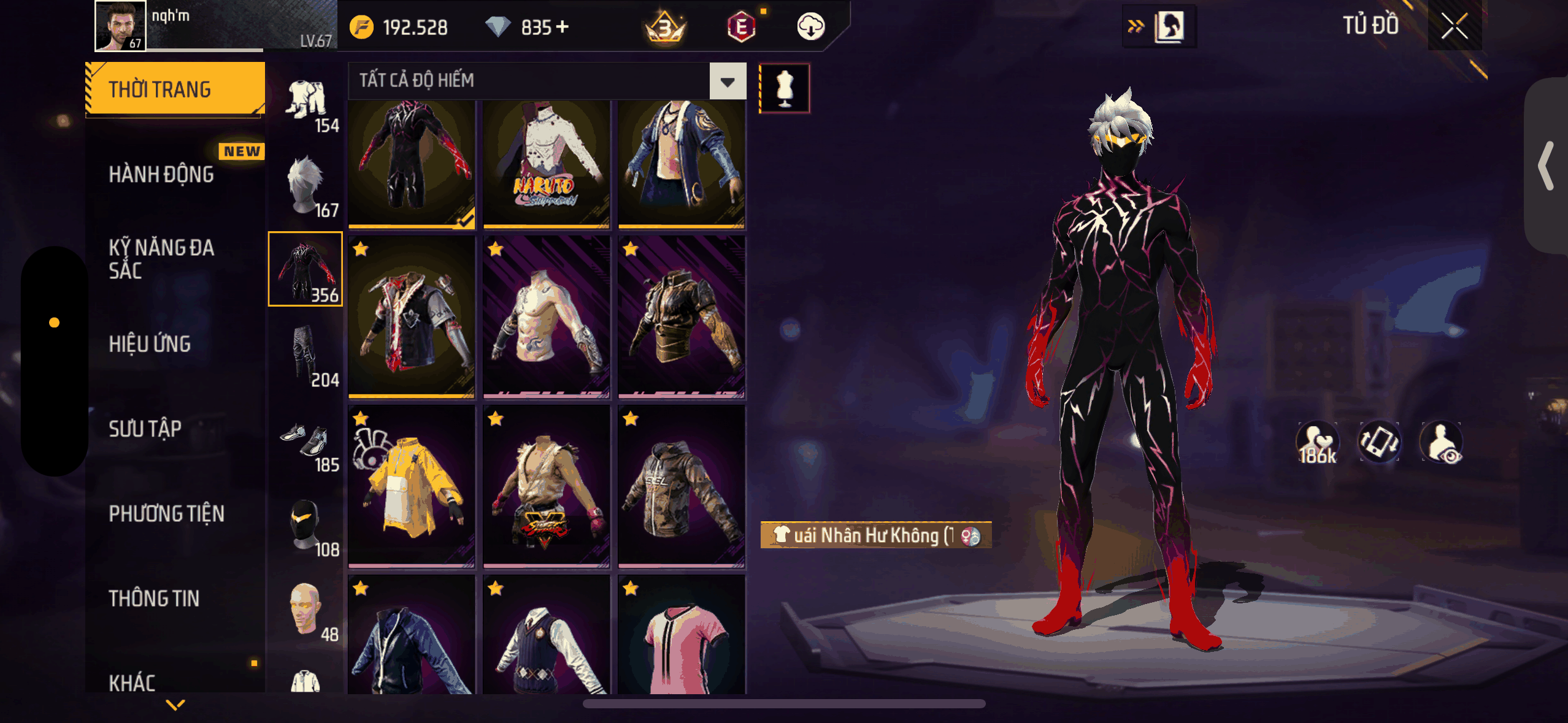1568x723 pixels.
Task: Toggle the character visibility eye icon
Action: tap(1442, 442)
